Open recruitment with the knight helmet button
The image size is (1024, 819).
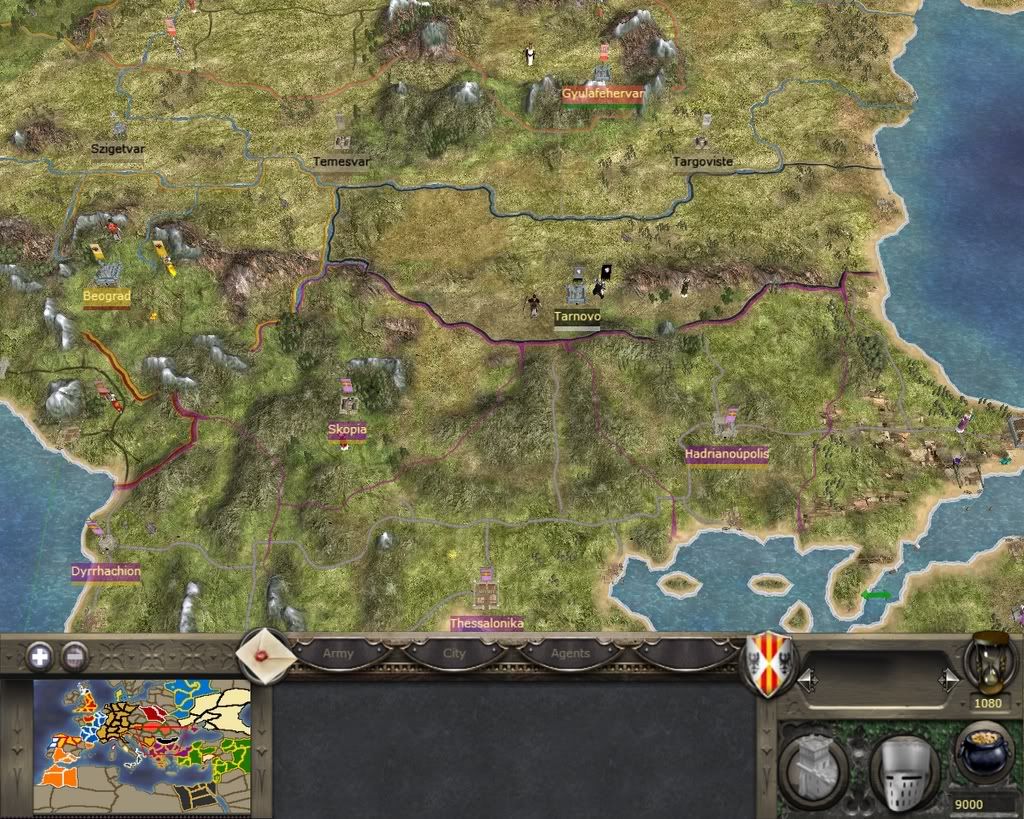[903, 769]
